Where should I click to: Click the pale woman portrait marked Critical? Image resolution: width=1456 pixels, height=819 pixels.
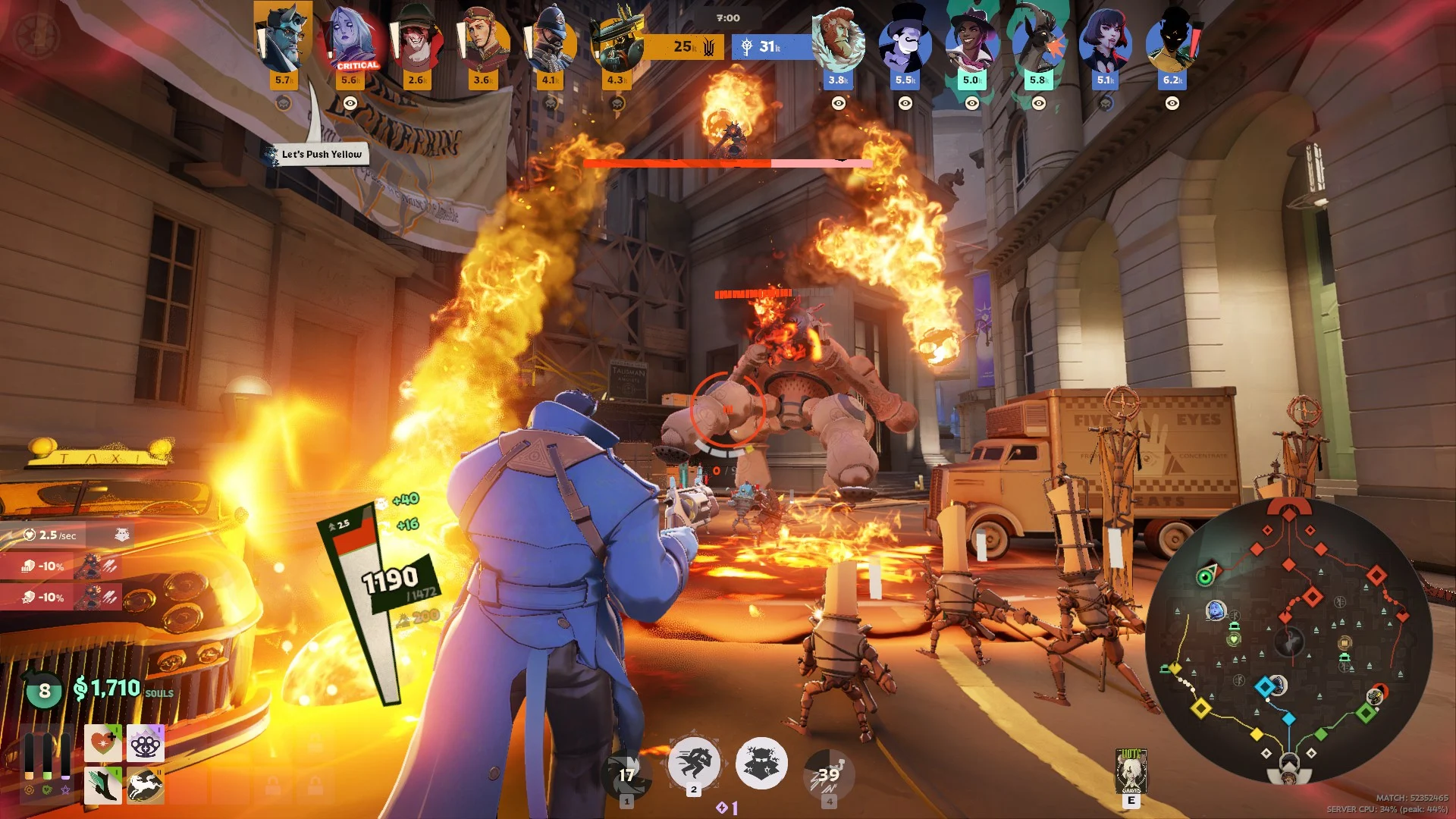(352, 38)
